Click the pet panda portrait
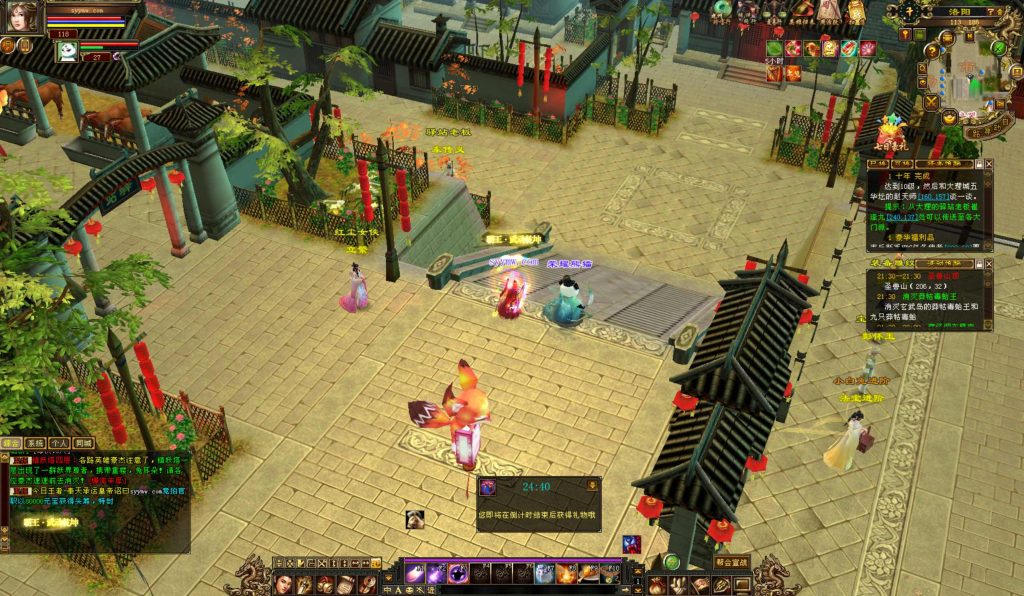The image size is (1024, 596). 67,51
